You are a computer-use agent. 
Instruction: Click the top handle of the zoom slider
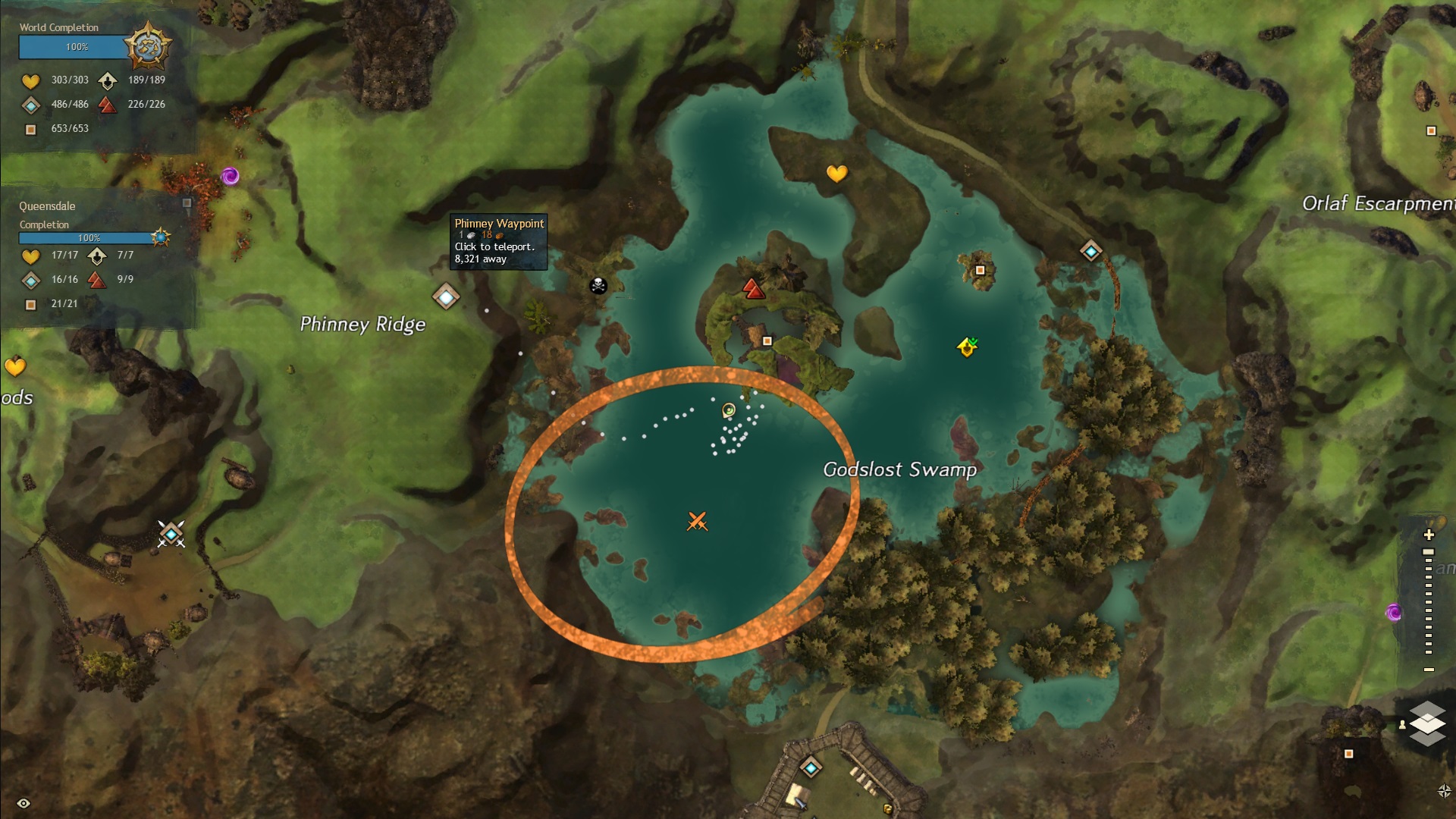(1429, 552)
